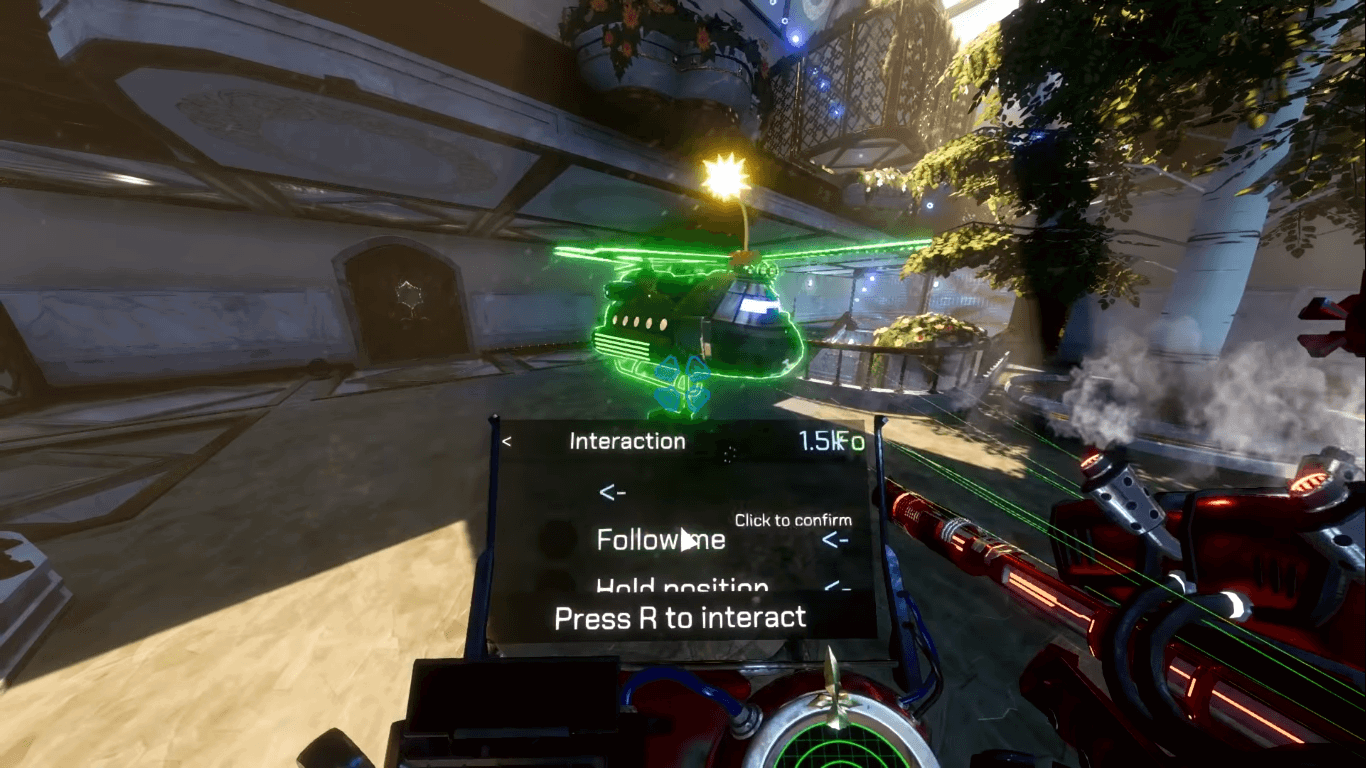This screenshot has width=1366, height=768.
Task: Go back using the Interaction header's chevron
Action: coord(507,441)
